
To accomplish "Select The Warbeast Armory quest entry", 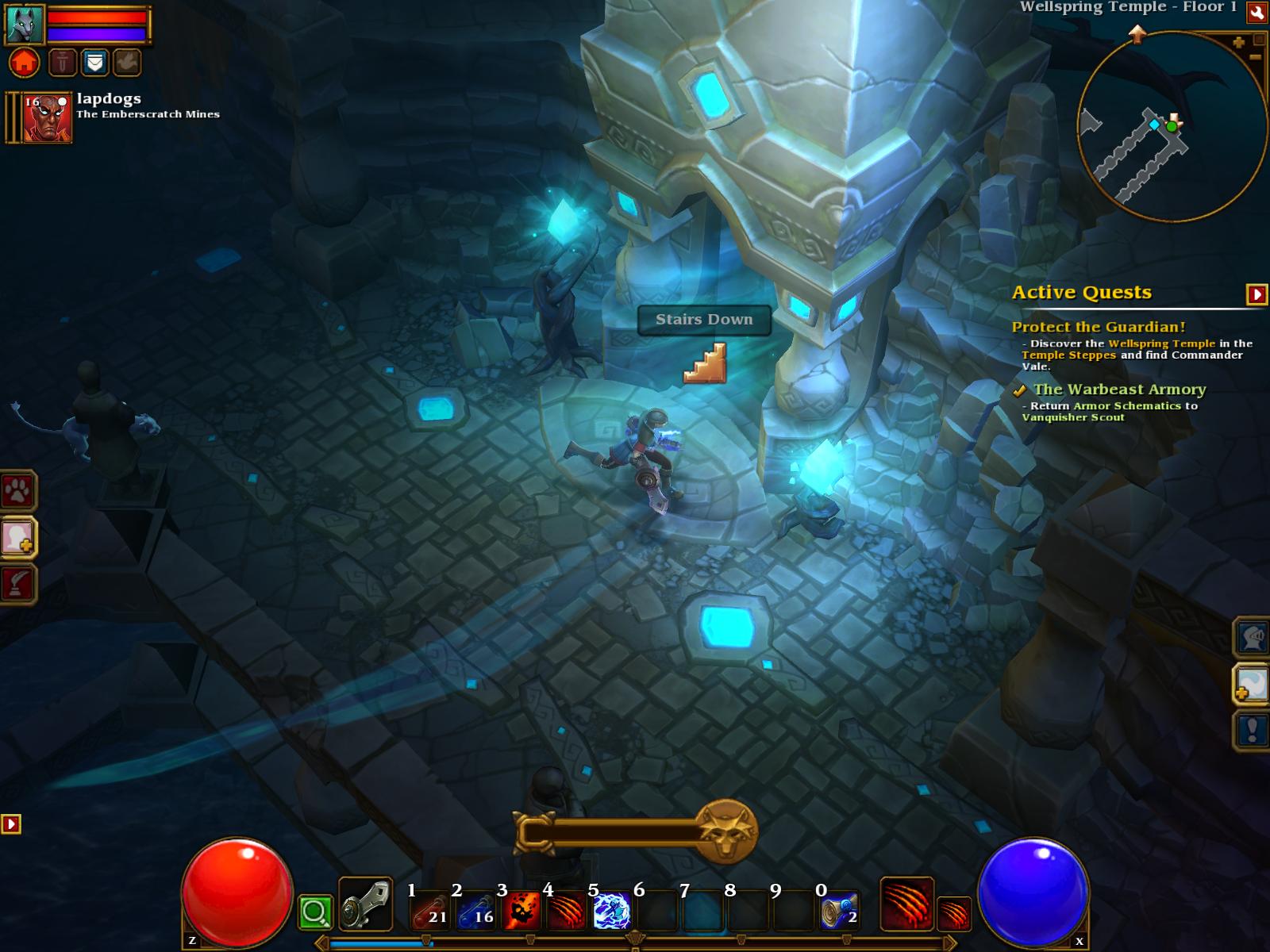I will tap(1119, 390).
